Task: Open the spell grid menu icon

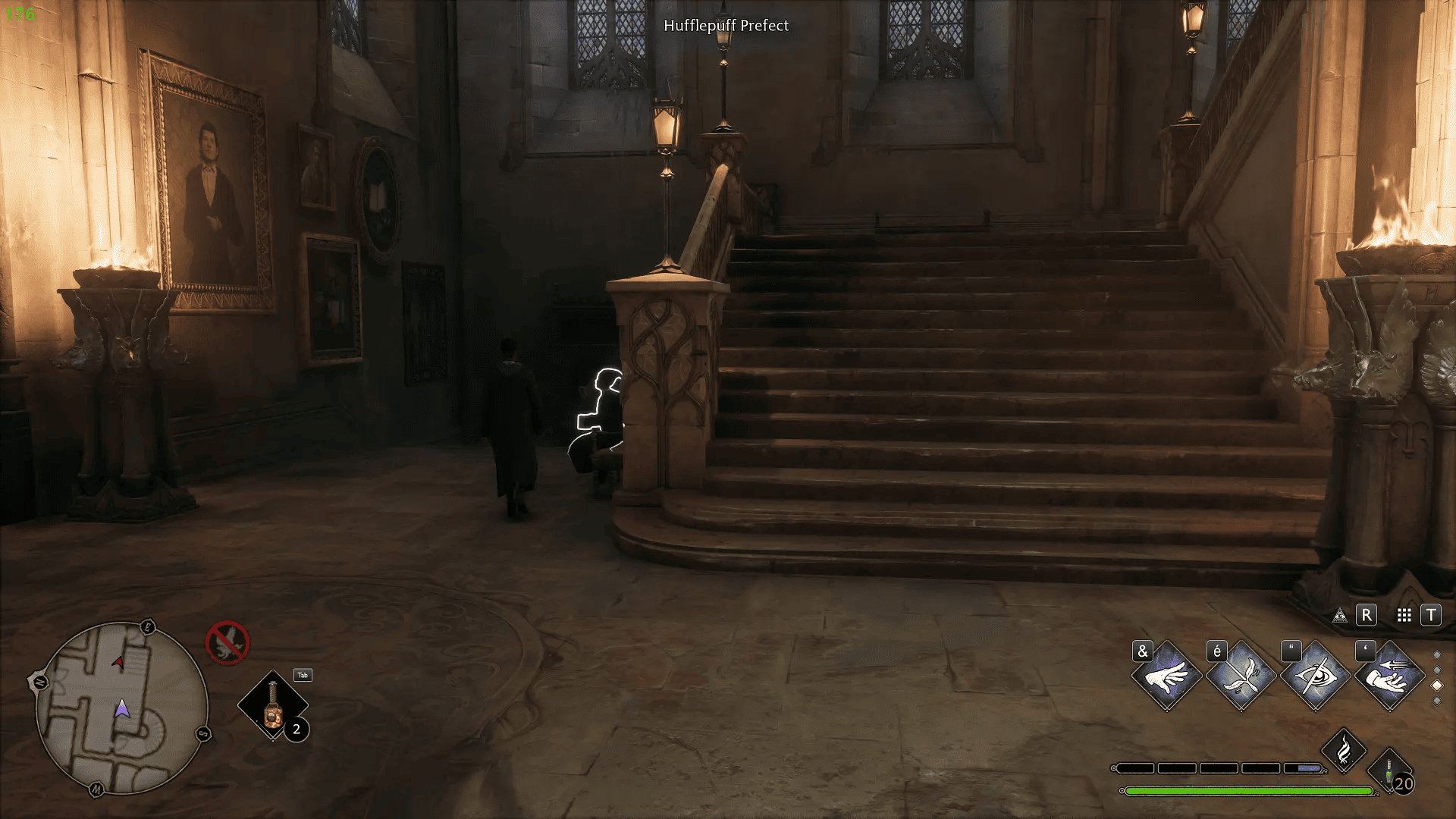Action: [1404, 615]
